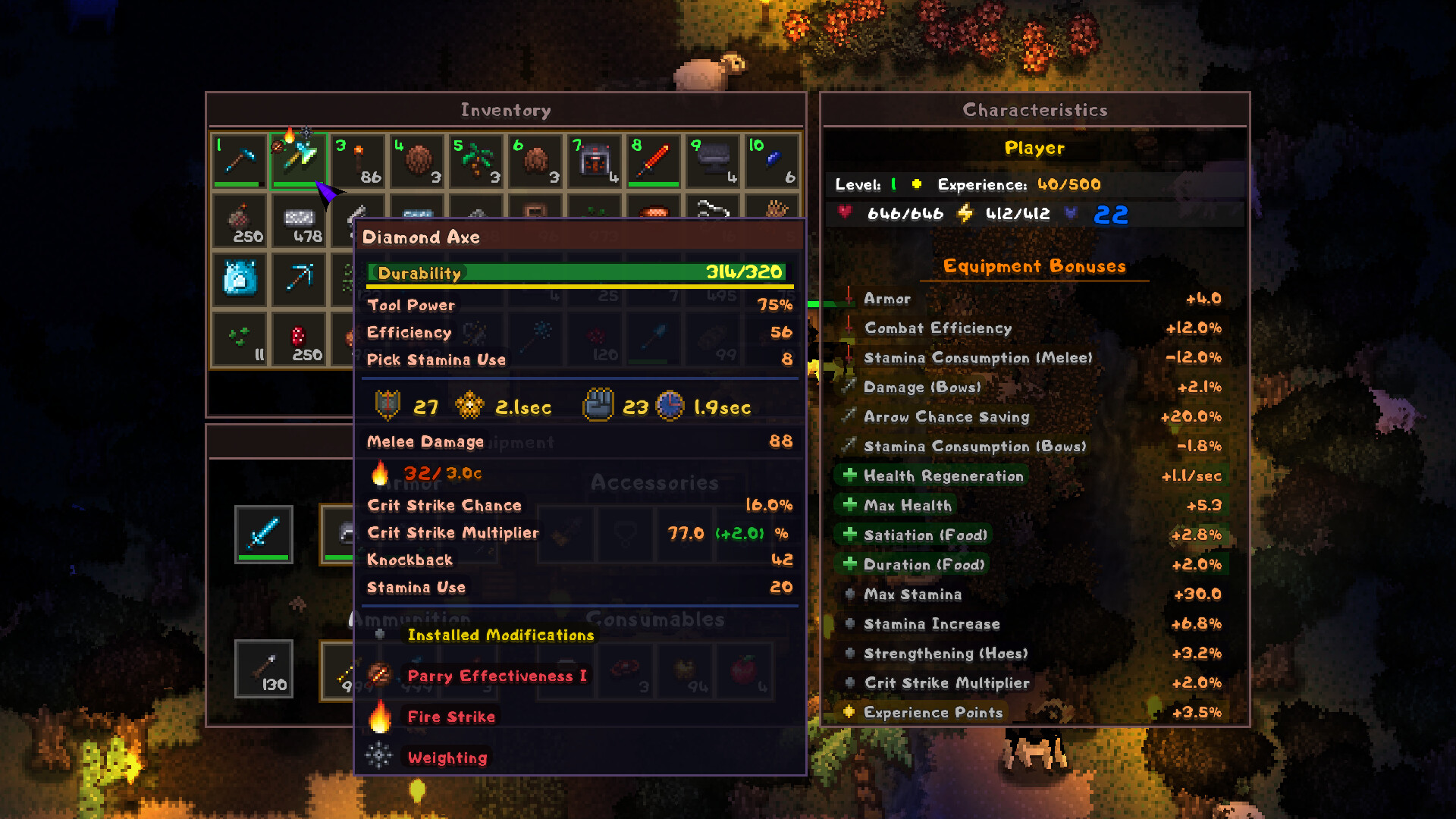The width and height of the screenshot is (1456, 819).
Task: Expand the Installed Modifications section
Action: click(x=500, y=635)
